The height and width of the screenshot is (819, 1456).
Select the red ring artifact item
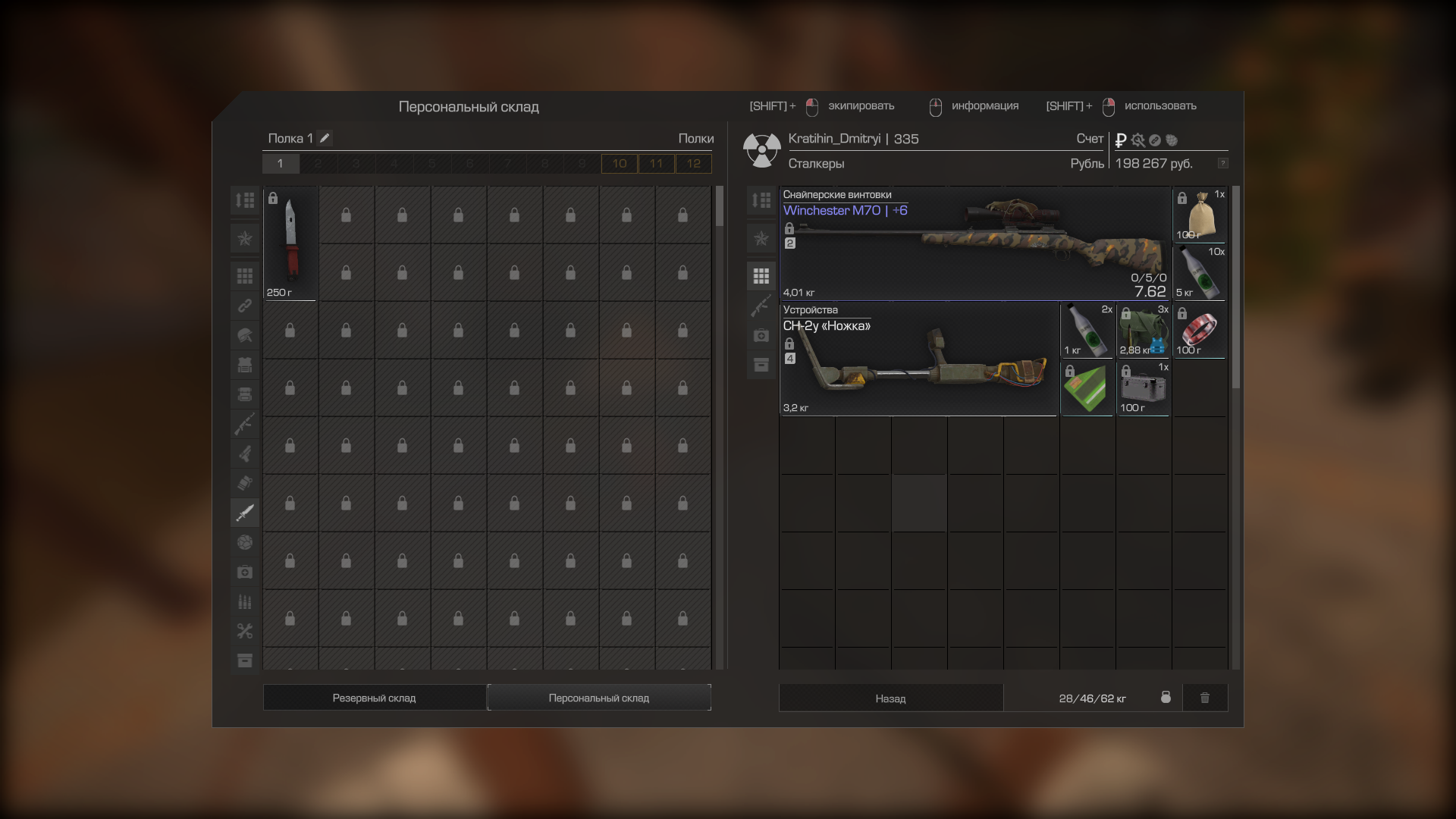tap(1200, 331)
